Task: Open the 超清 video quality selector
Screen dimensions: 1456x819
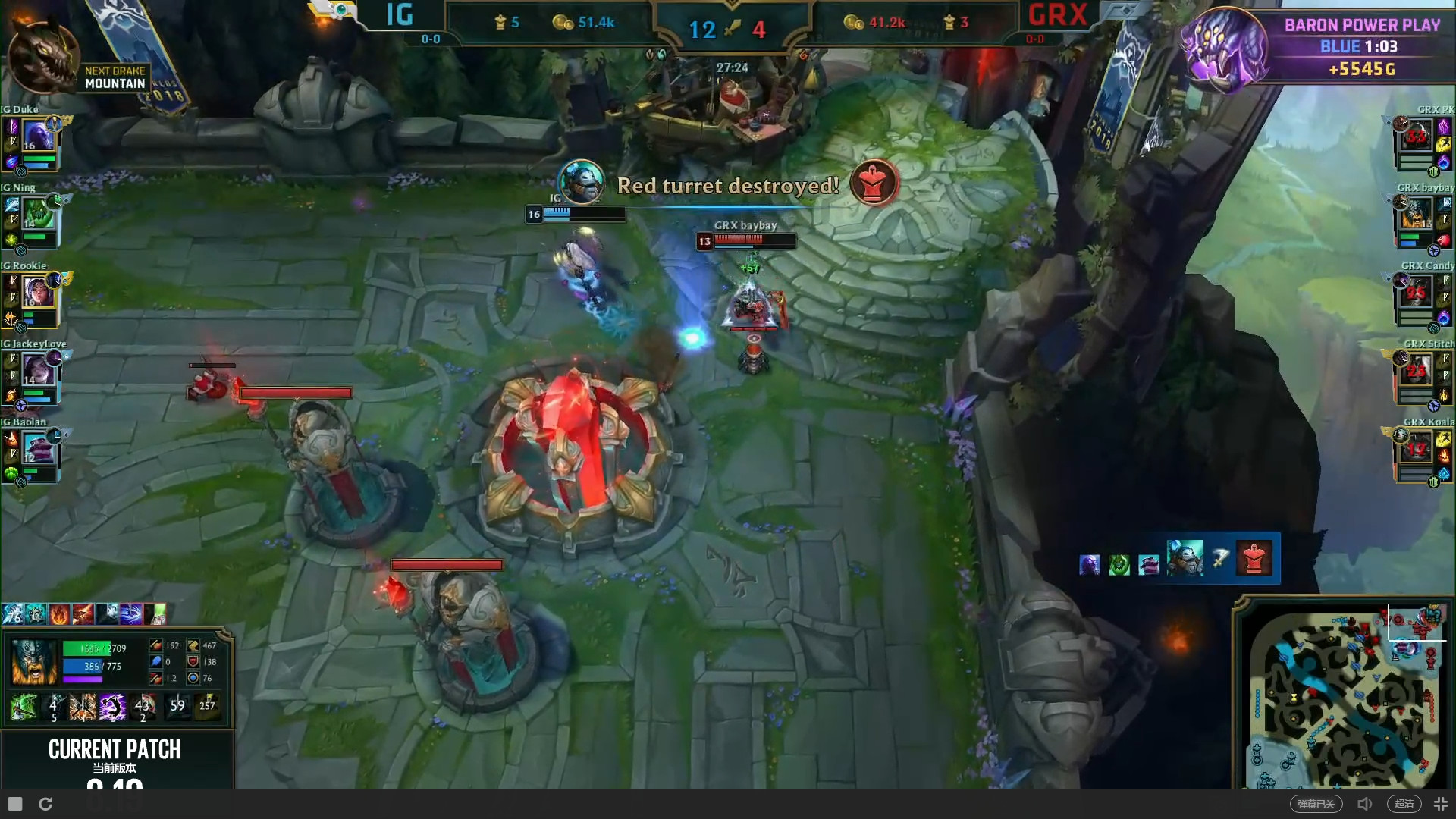Action: (1405, 803)
